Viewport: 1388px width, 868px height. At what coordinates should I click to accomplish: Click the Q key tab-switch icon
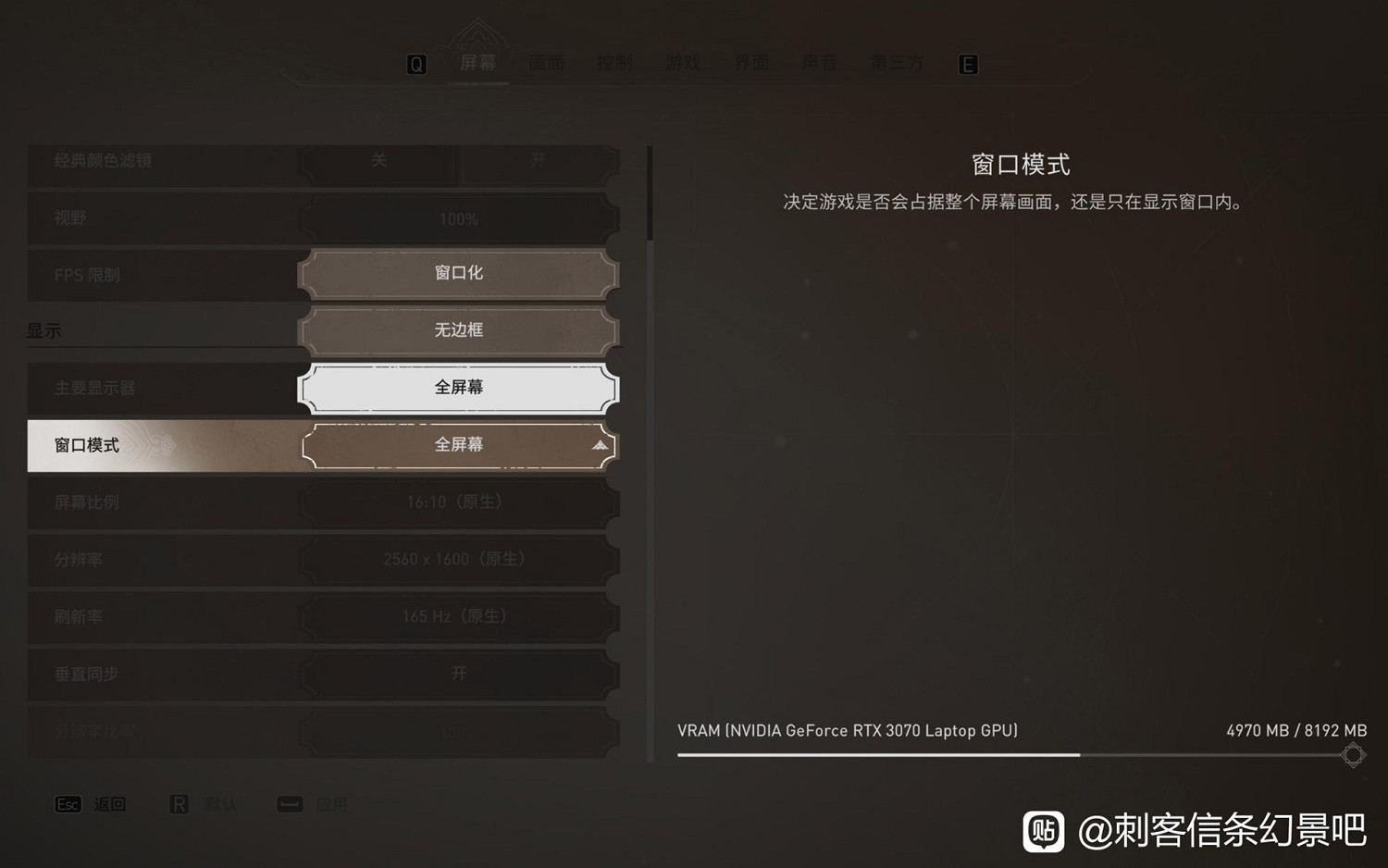click(418, 64)
